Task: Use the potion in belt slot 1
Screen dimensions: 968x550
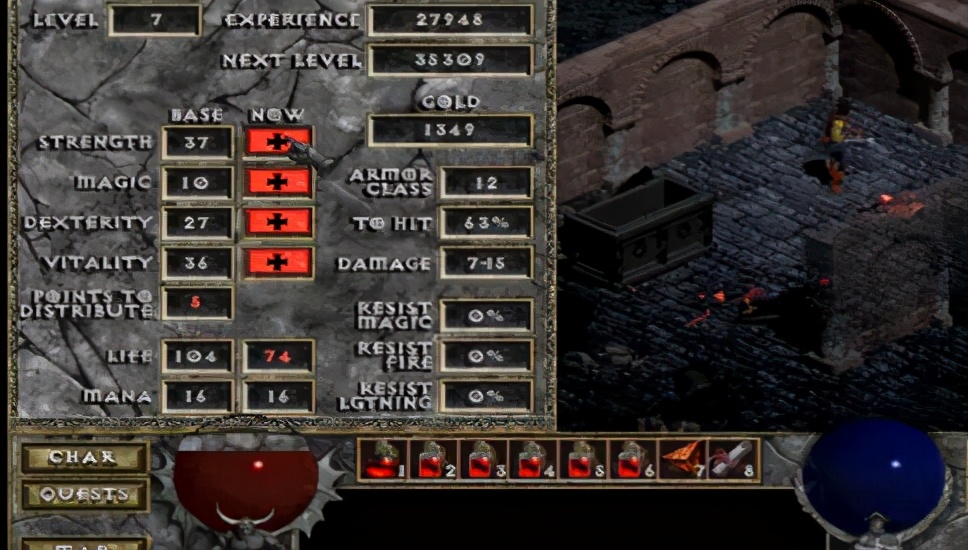Action: coord(382,459)
